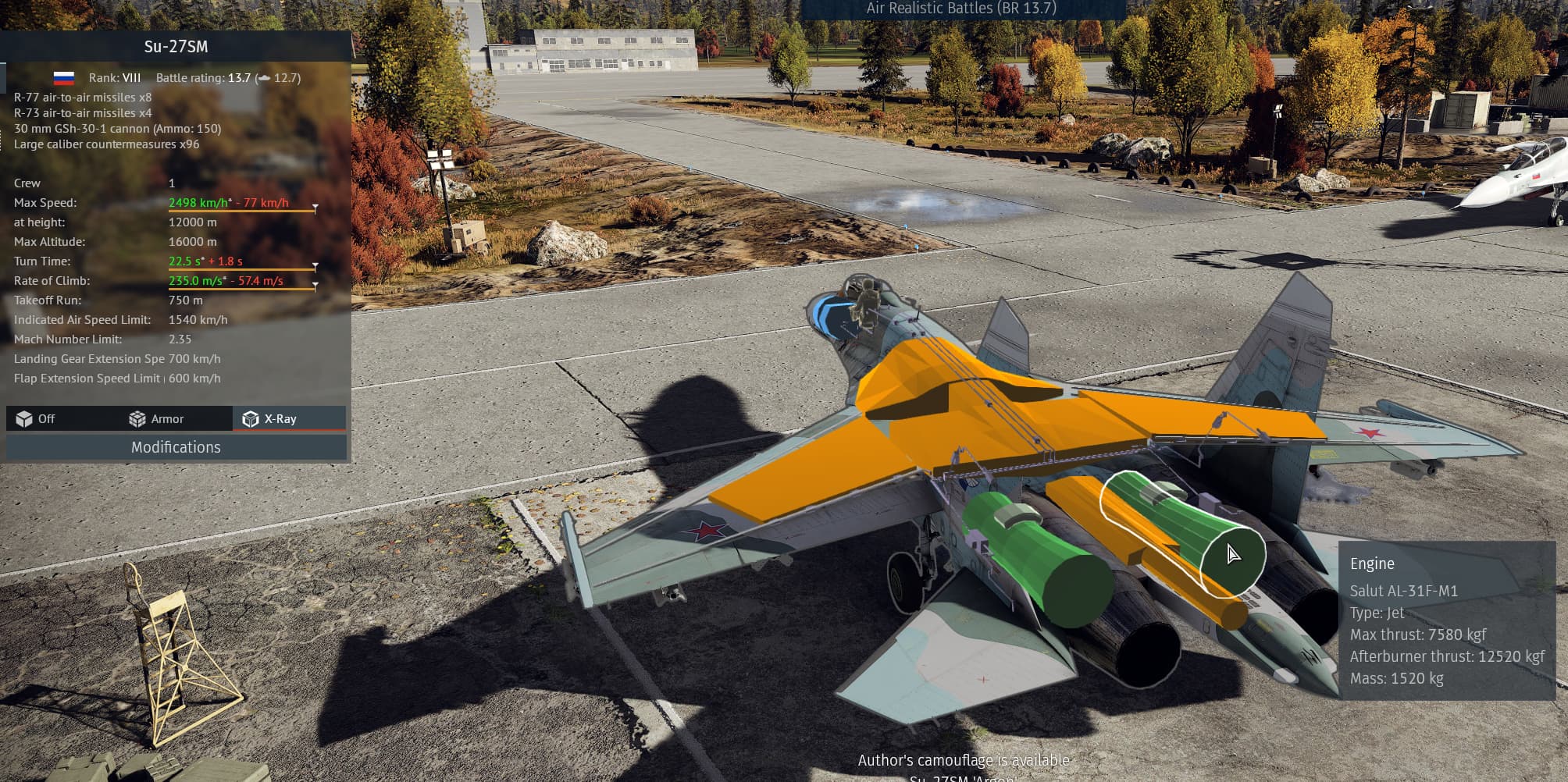Viewport: 1568px width, 782px height.
Task: Switch the view mode to Off
Action: [36, 419]
